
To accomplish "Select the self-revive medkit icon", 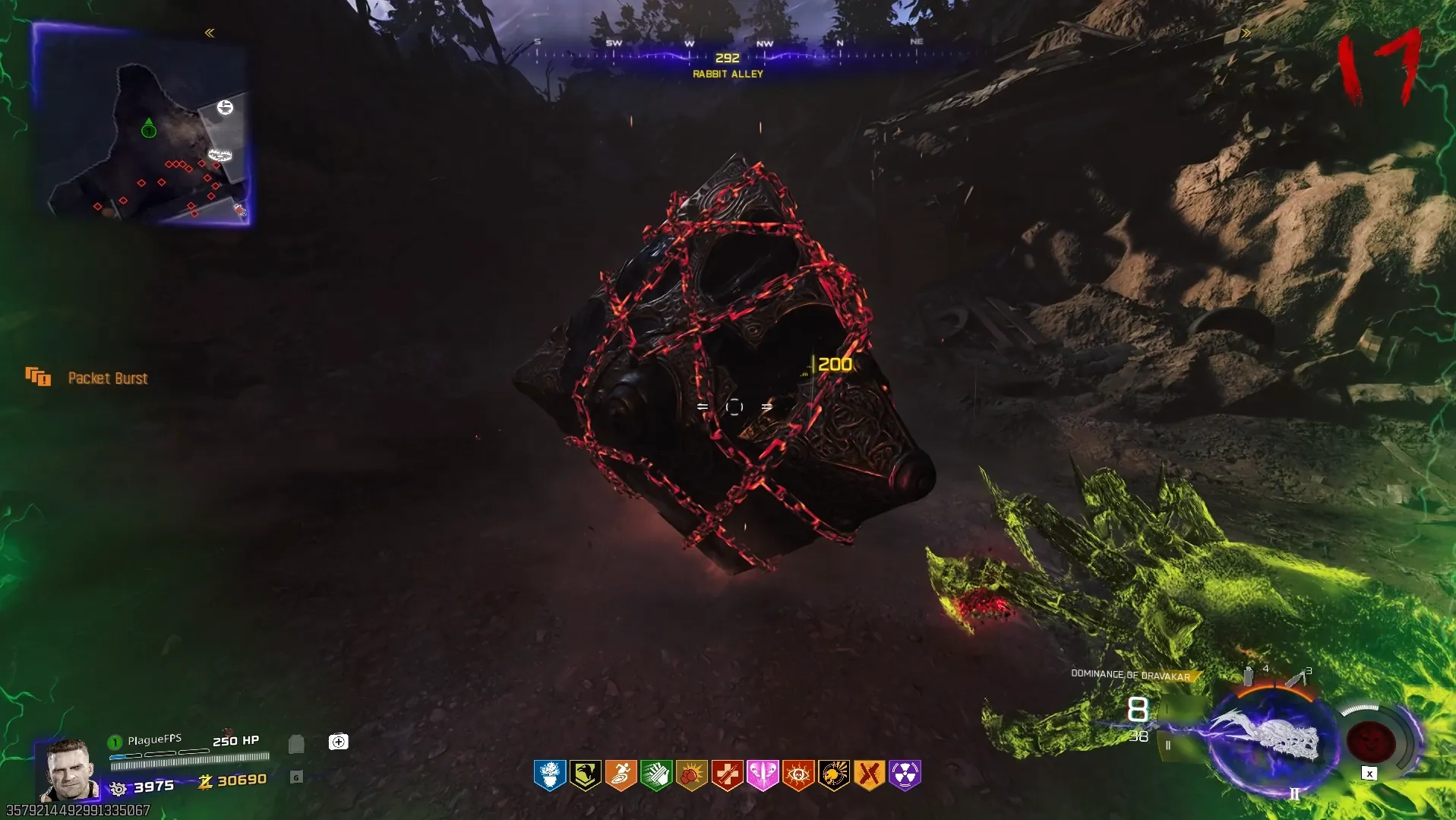I will click(x=338, y=742).
